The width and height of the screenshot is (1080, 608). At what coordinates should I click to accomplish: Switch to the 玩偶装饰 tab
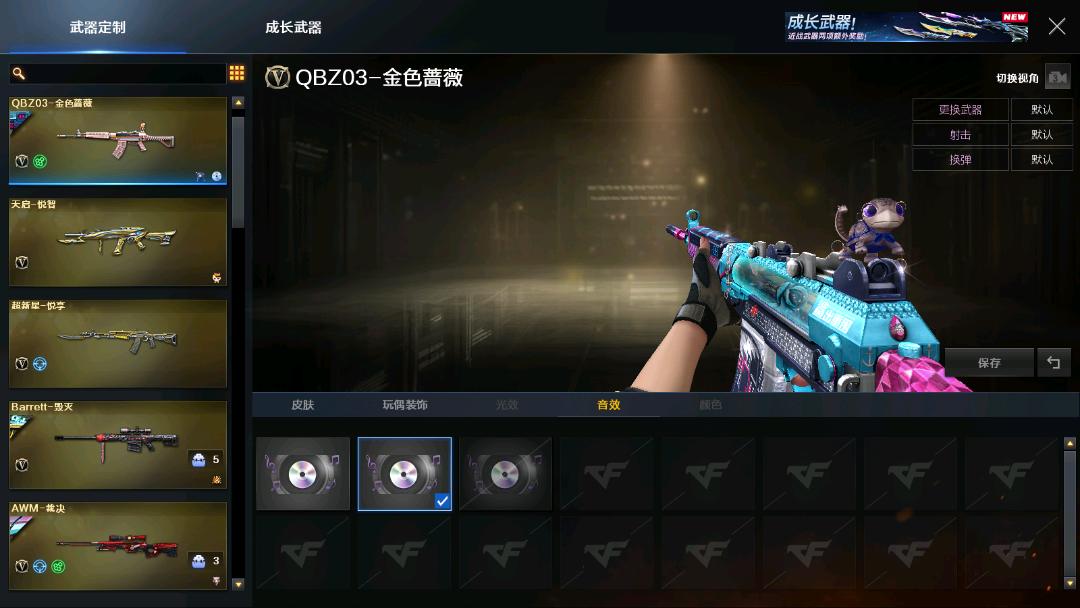pyautogui.click(x=404, y=405)
